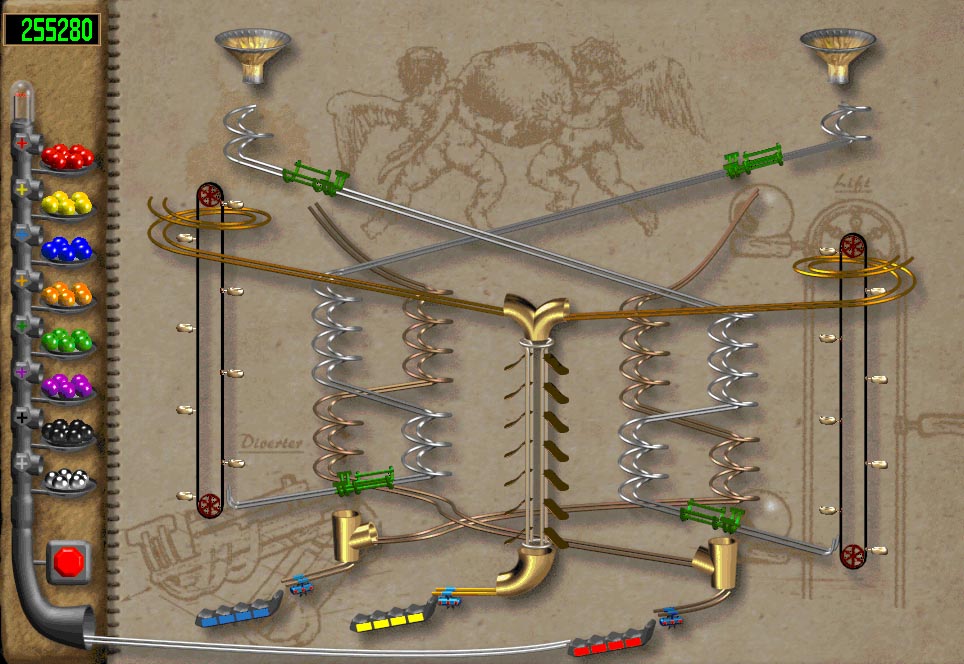Select the yellow marble pile

(68, 202)
